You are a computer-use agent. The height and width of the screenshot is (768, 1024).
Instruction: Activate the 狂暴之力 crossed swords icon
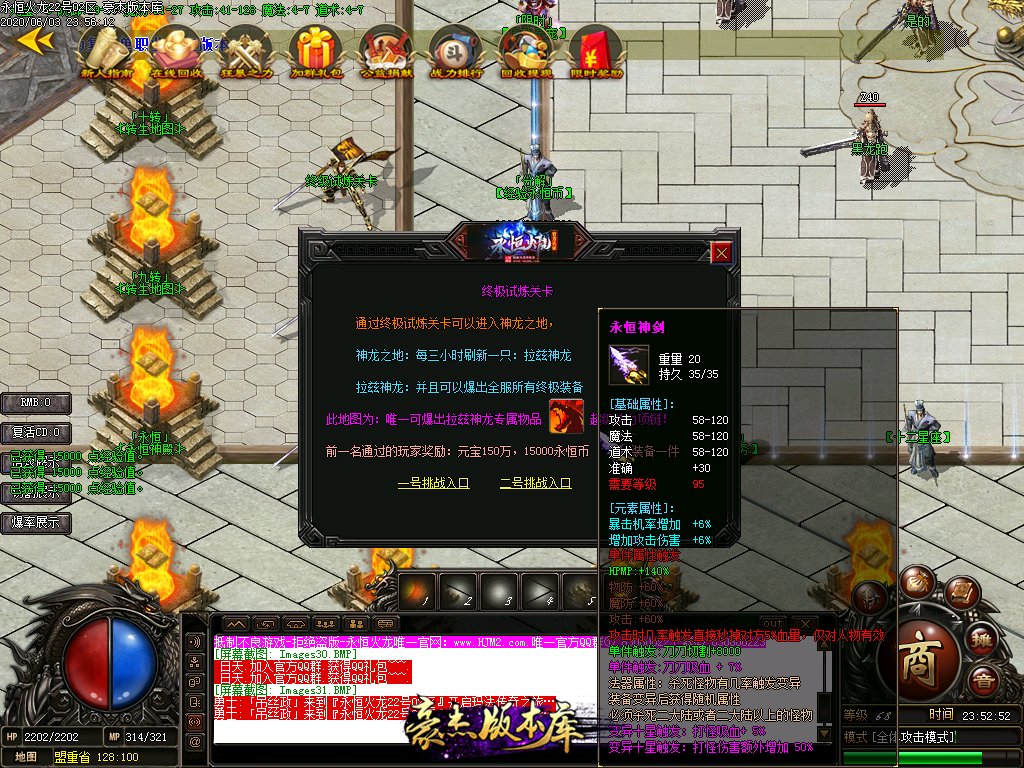click(x=246, y=52)
